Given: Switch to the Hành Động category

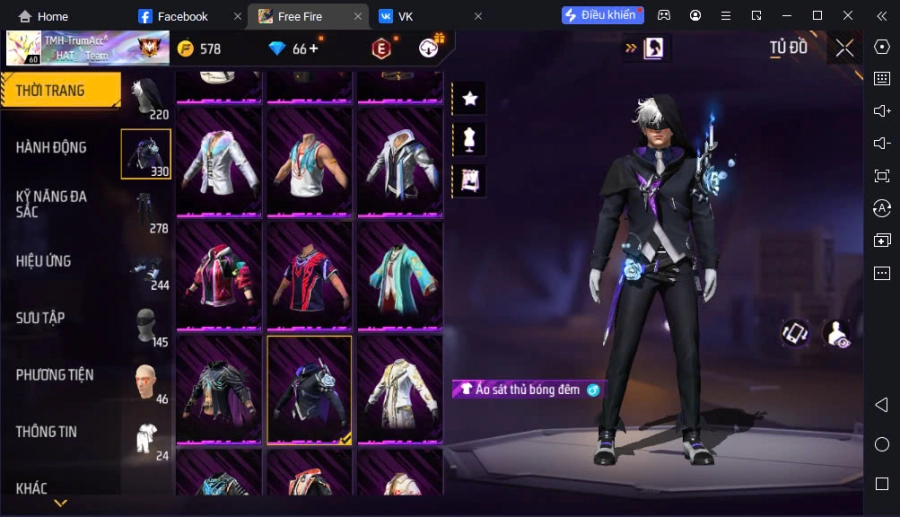Looking at the screenshot, I should (x=51, y=147).
